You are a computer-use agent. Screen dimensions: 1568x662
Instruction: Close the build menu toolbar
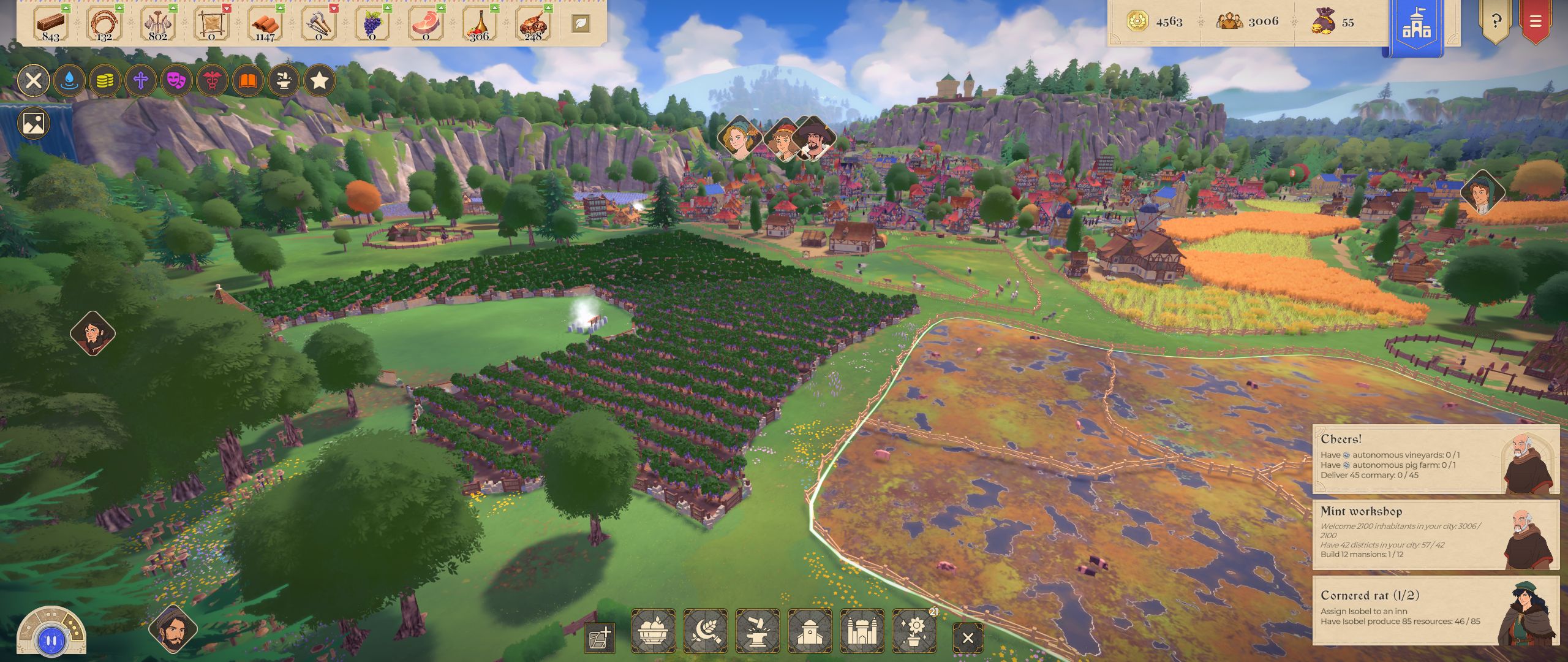coord(968,638)
